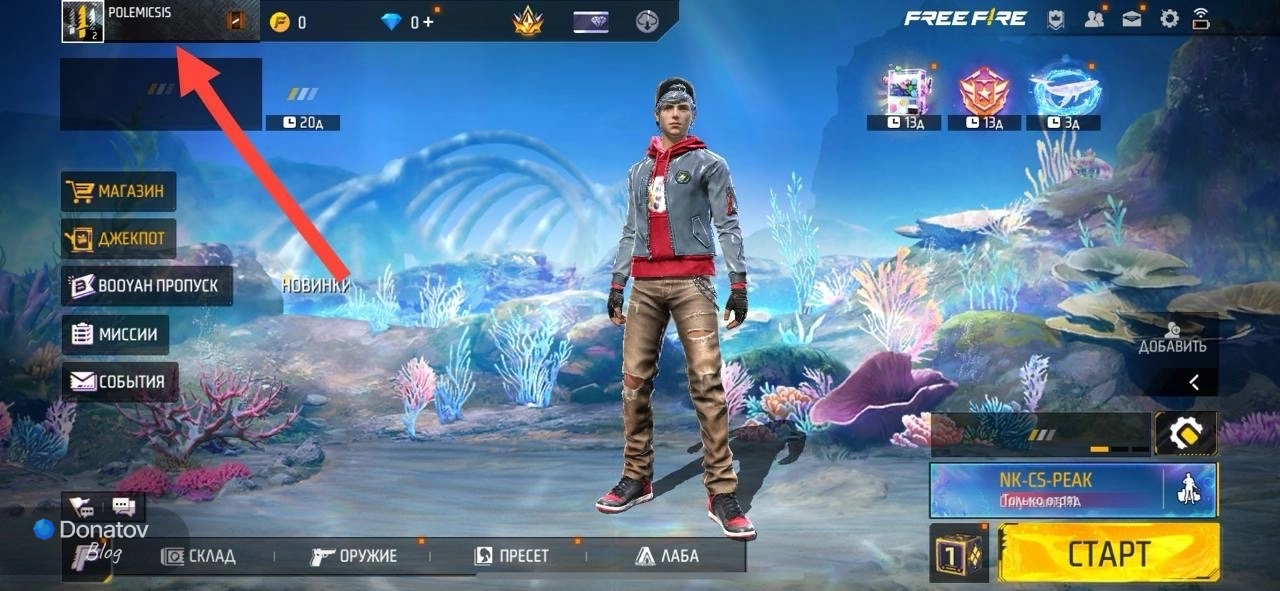Open the blue whale event icon
This screenshot has height=591, width=1280.
coord(1065,90)
